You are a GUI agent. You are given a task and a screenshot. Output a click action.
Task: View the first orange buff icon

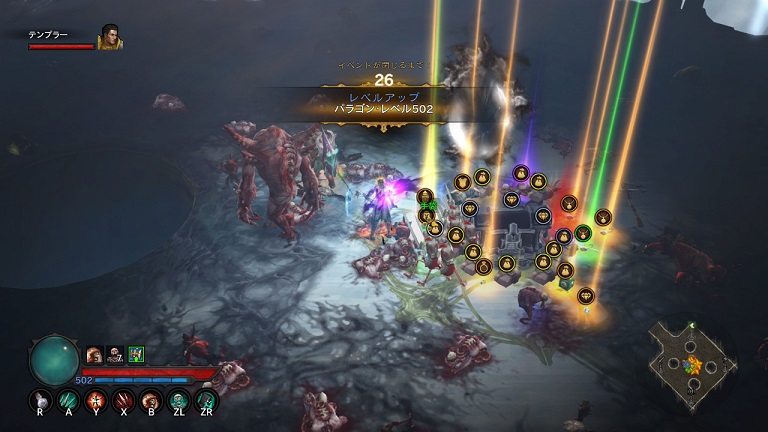pos(94,353)
